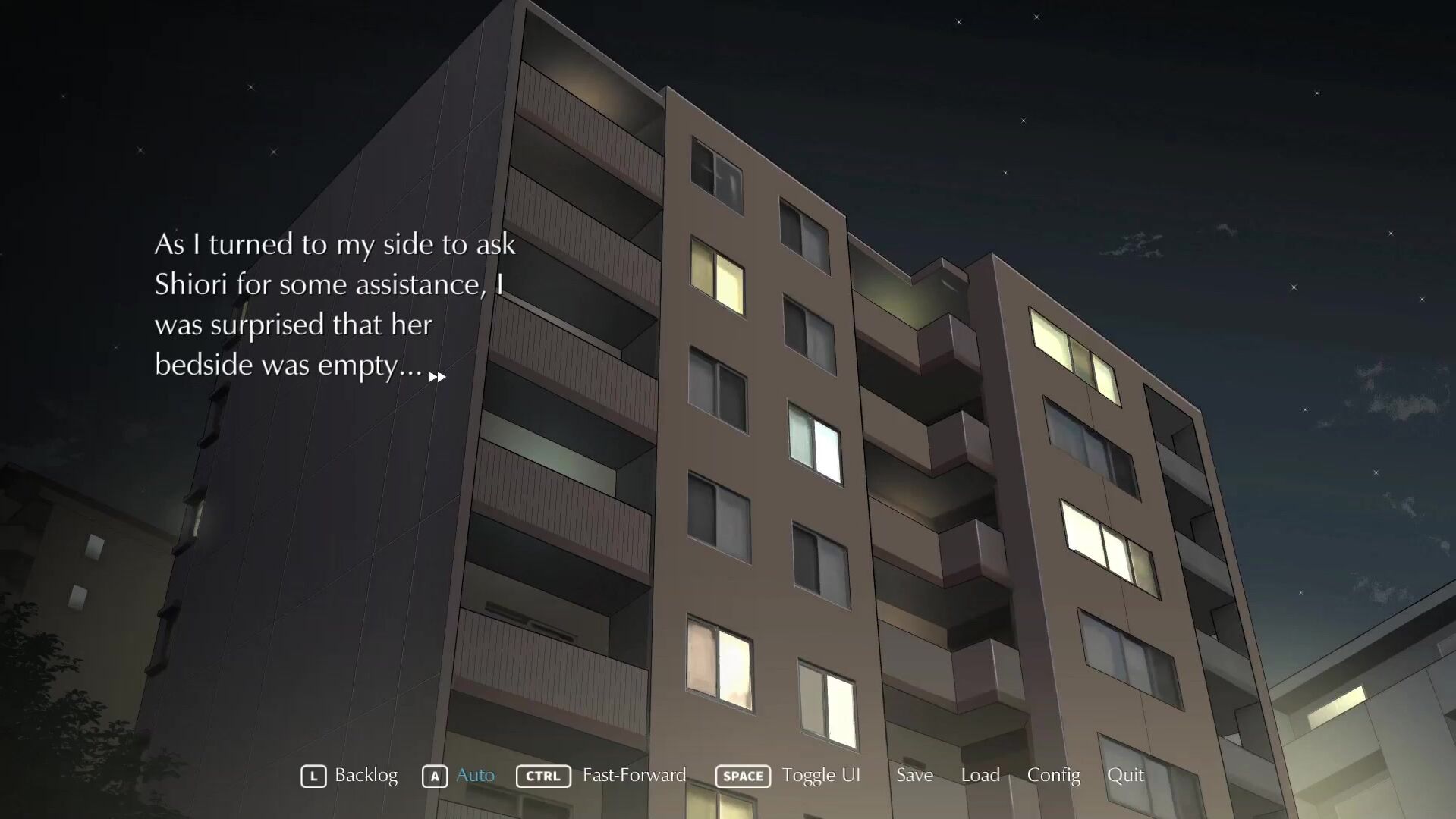Viewport: 1456px width, 819px height.
Task: Open the Save menu
Action: pyautogui.click(x=914, y=775)
